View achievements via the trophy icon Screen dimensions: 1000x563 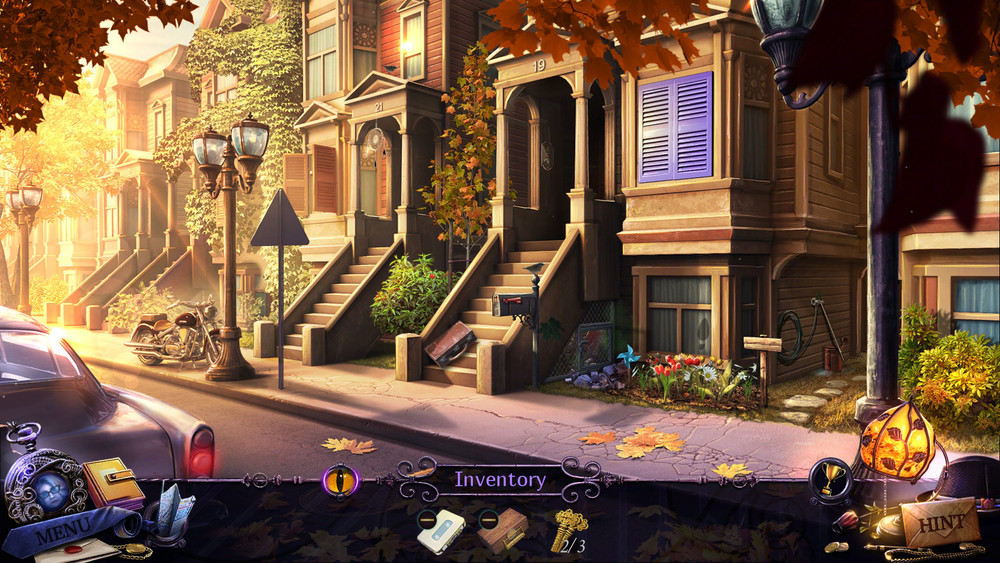coord(830,480)
